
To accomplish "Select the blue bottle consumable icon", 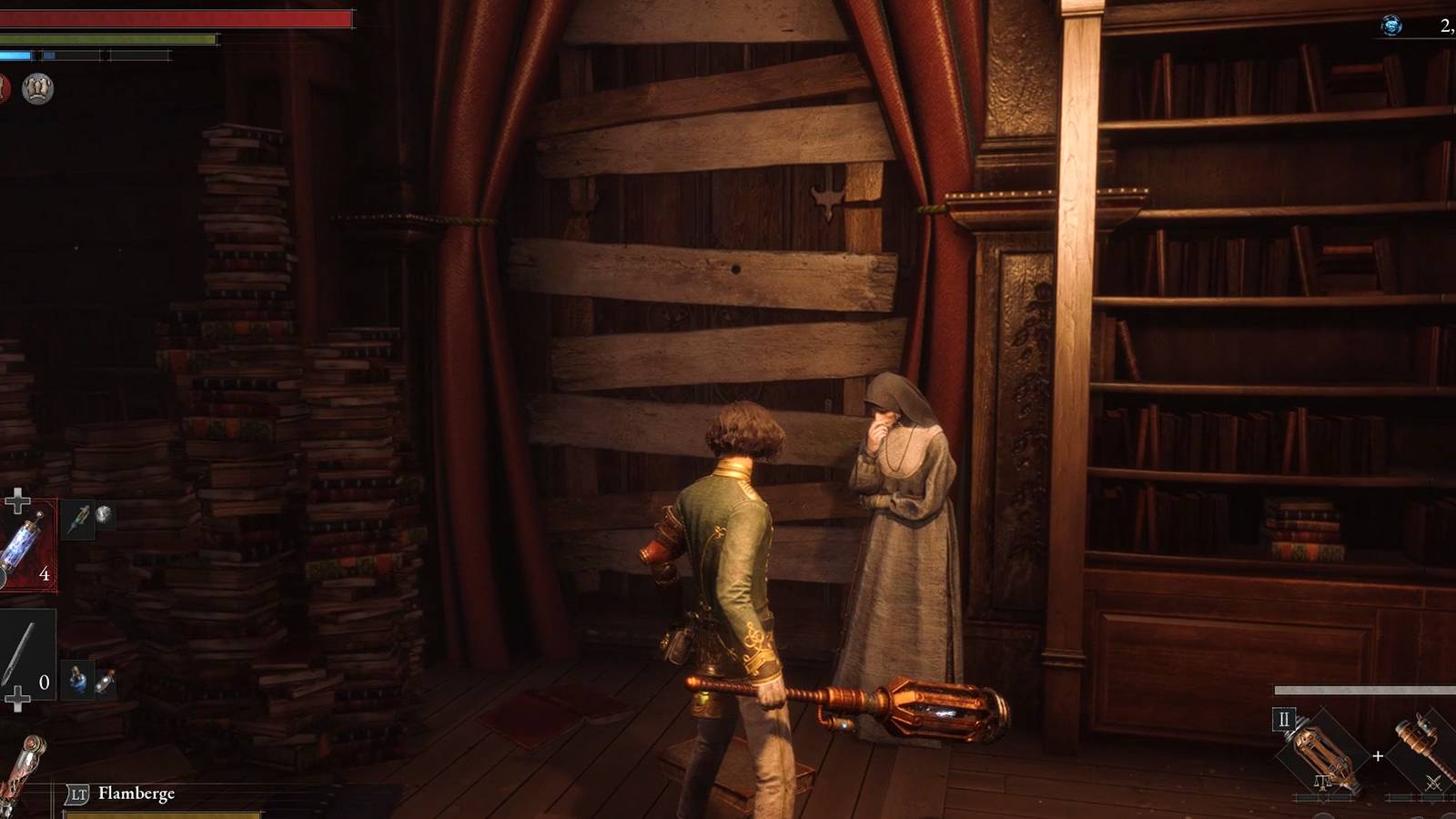I will tap(76, 679).
